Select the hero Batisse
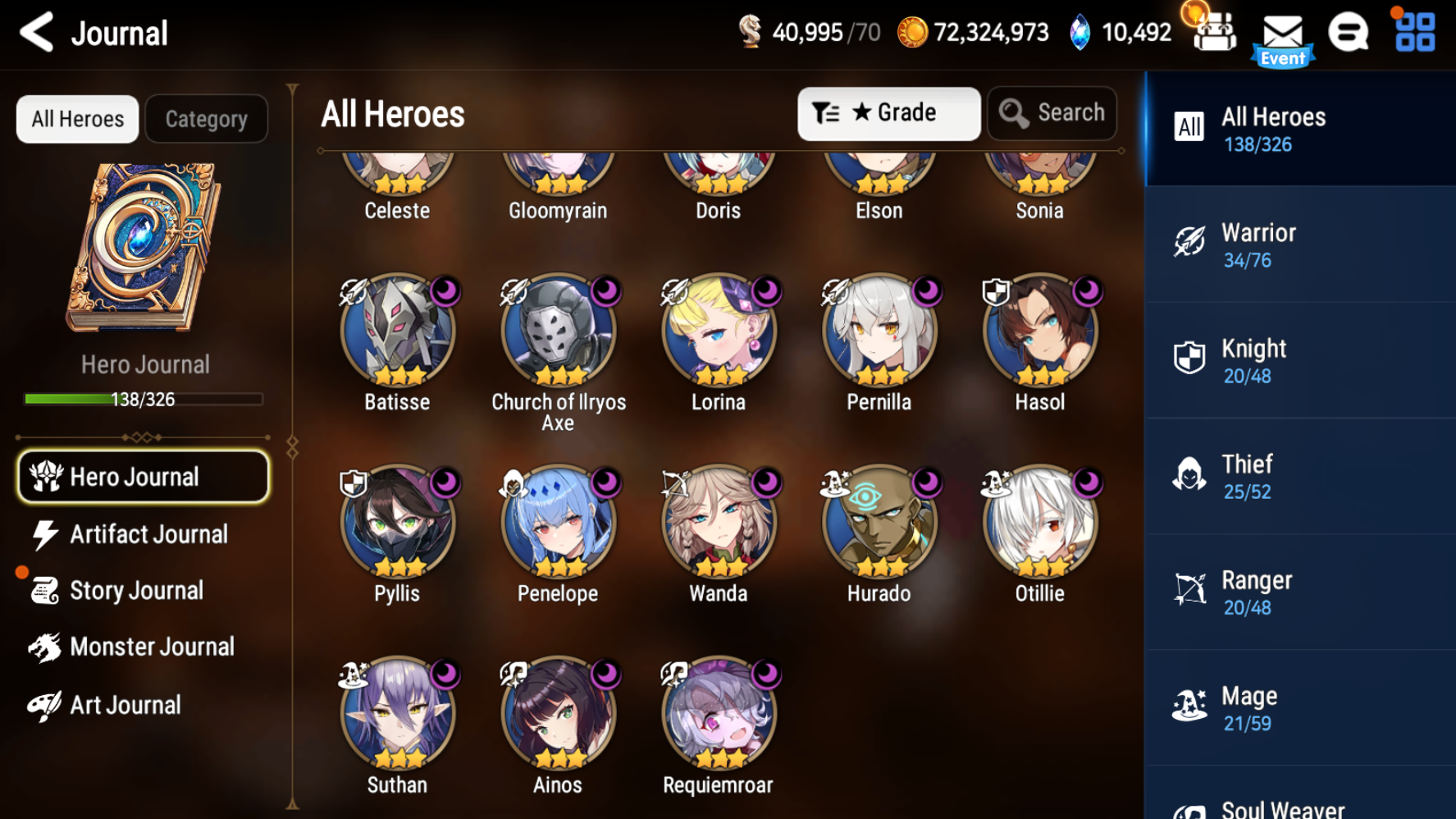The width and height of the screenshot is (1456, 819). [397, 332]
